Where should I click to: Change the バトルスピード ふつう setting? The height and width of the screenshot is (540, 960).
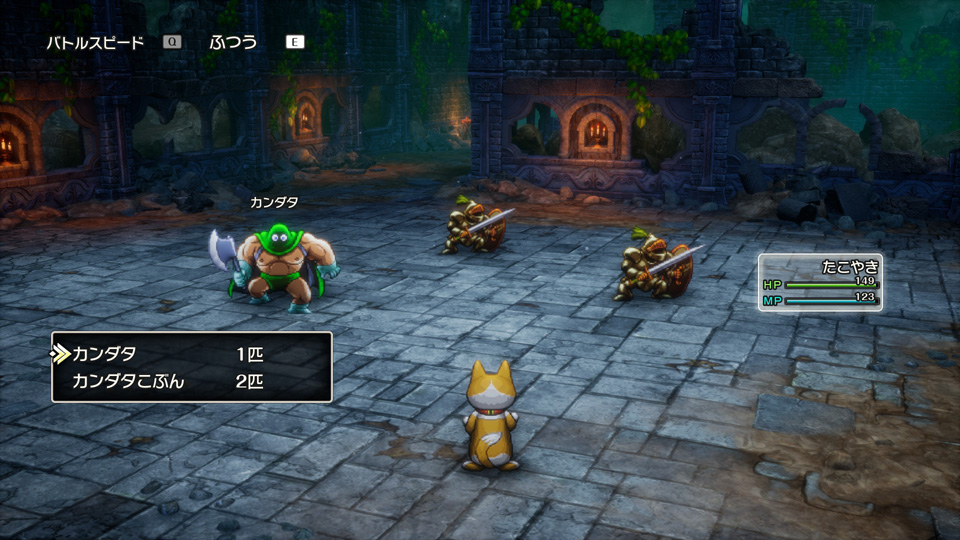[x=234, y=42]
